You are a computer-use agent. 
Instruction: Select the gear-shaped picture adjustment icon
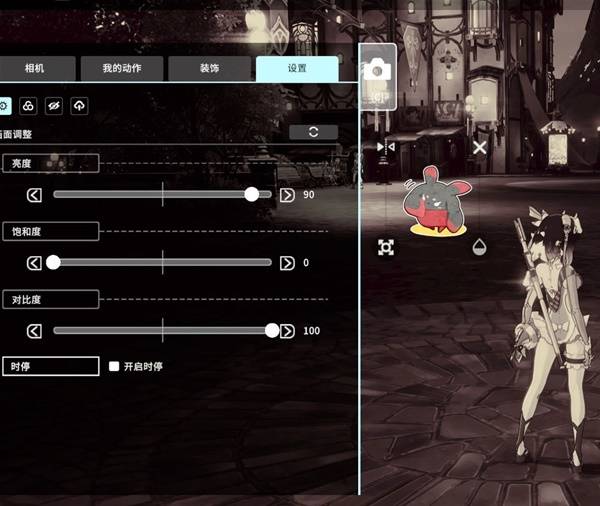pyautogui.click(x=5, y=105)
